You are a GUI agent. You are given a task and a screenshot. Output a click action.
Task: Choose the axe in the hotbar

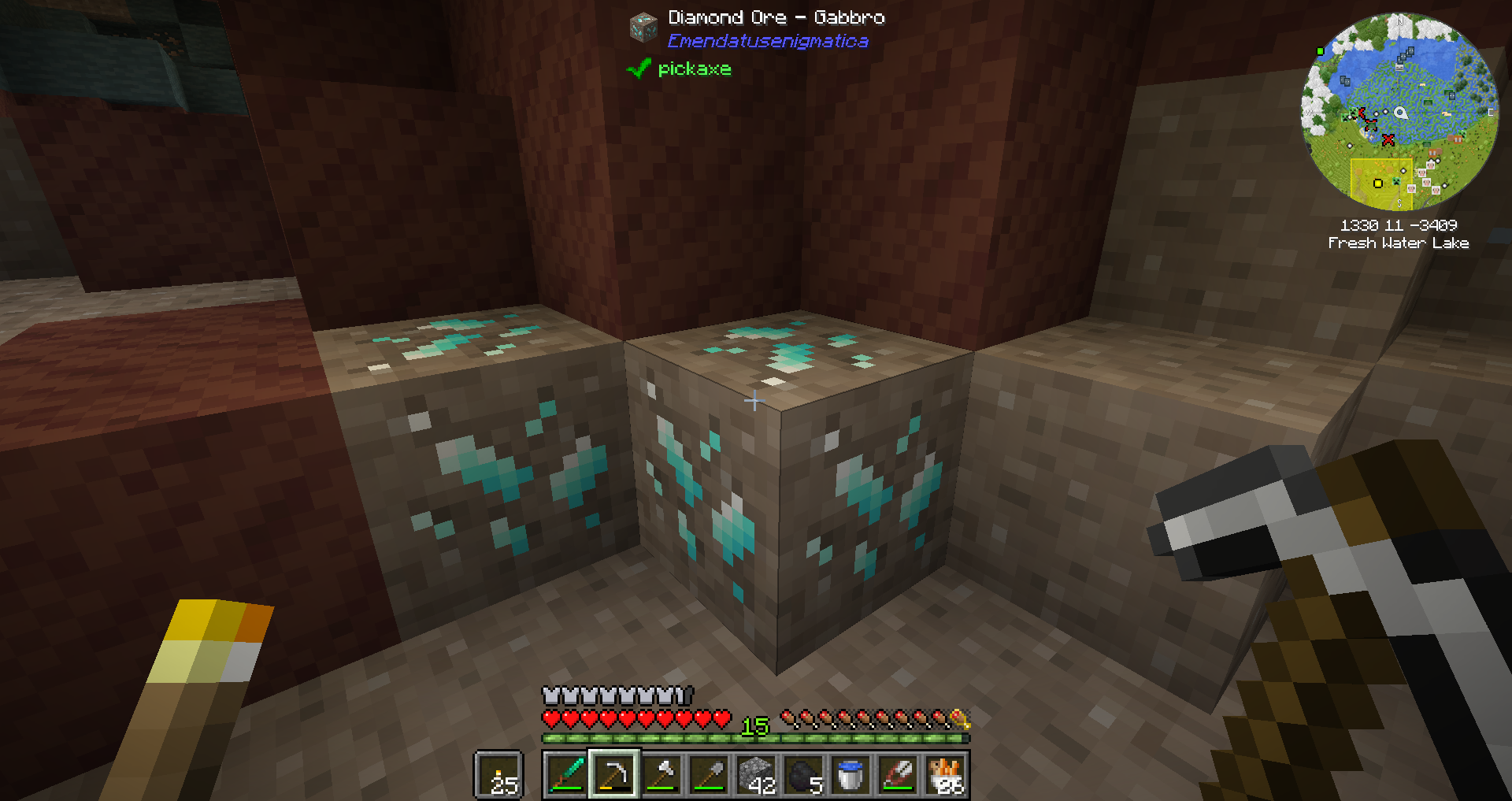[x=661, y=775]
